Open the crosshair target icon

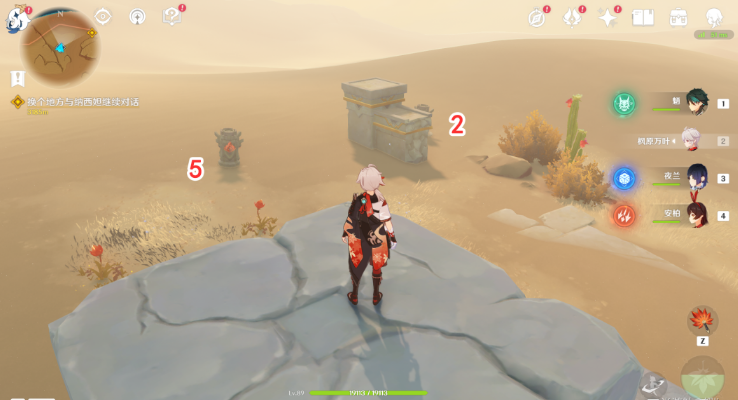coord(103,16)
